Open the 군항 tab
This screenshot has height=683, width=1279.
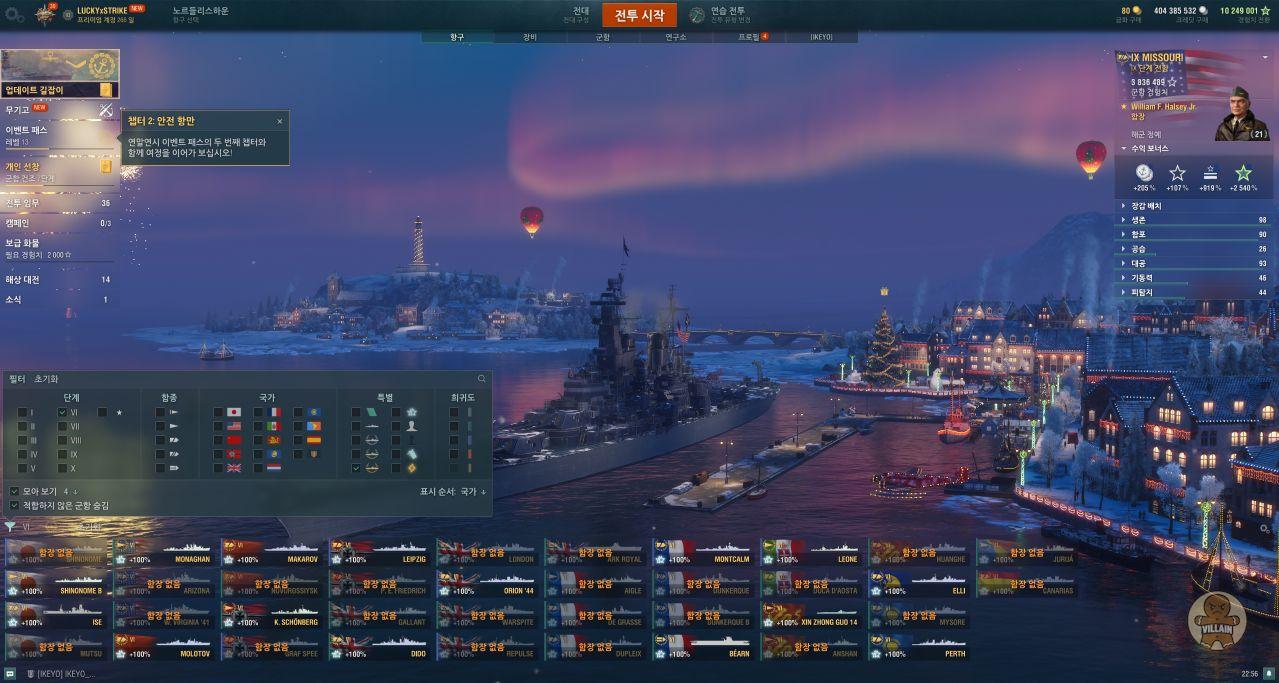coord(602,37)
